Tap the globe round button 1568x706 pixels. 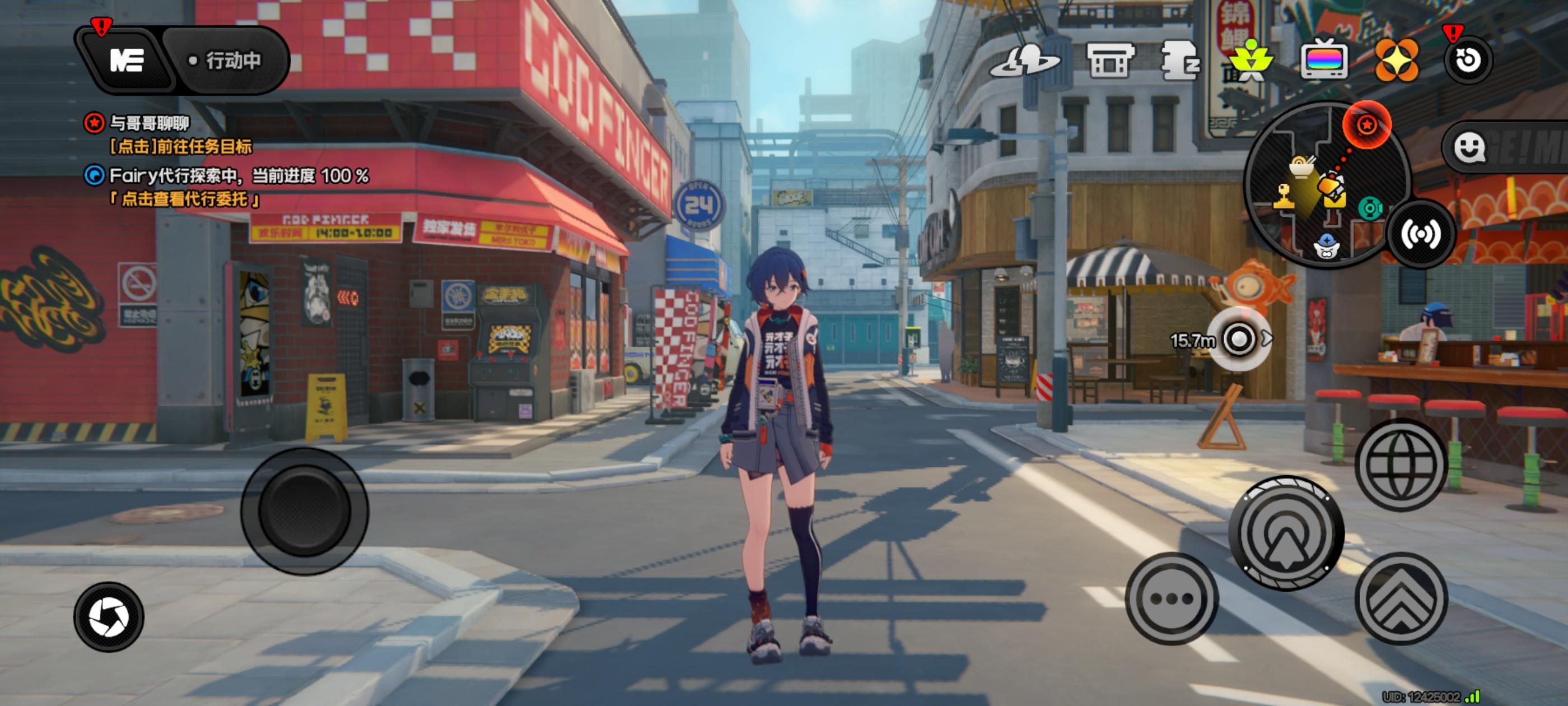pos(1401,465)
